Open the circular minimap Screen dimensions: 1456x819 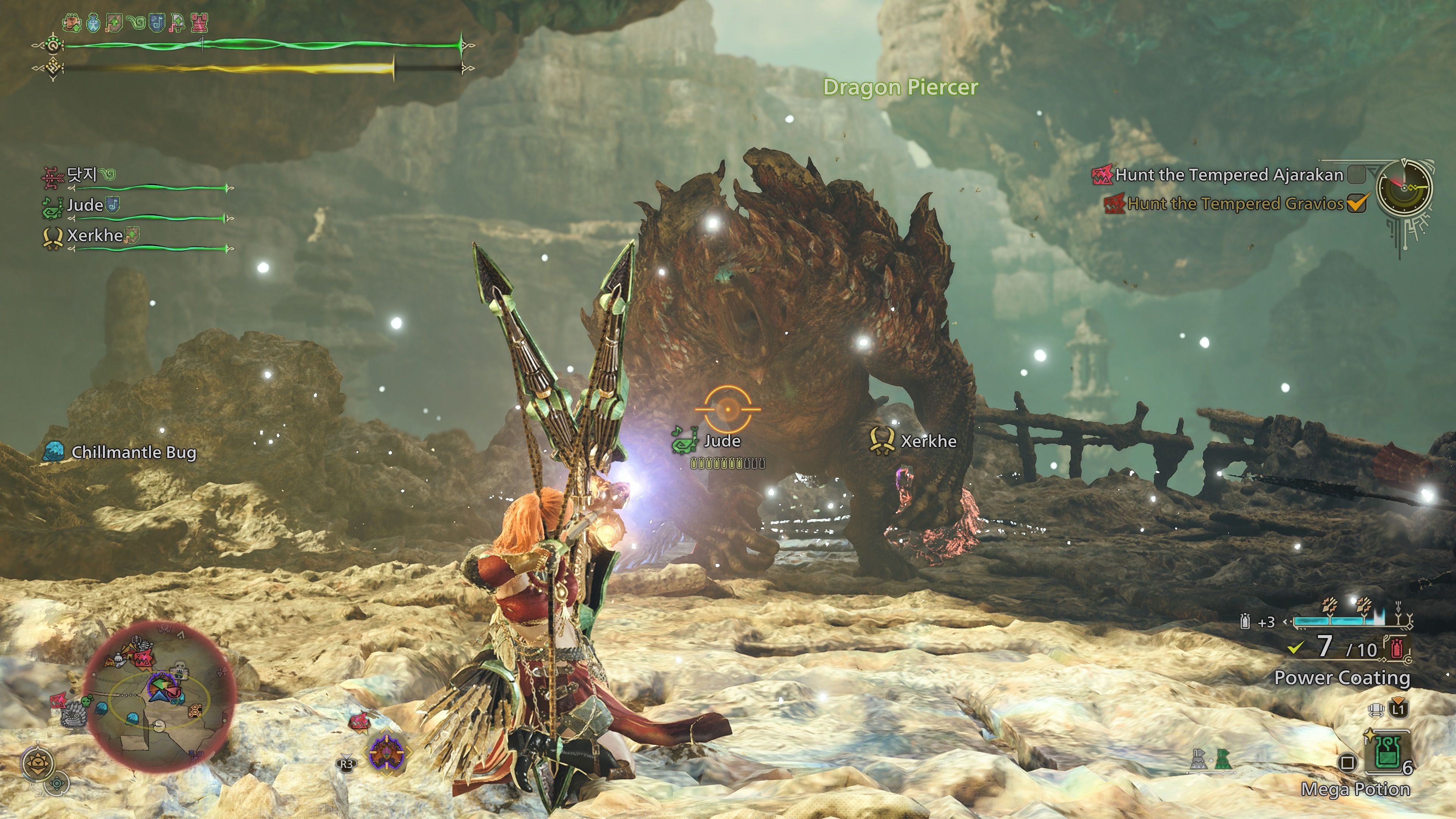(159, 697)
